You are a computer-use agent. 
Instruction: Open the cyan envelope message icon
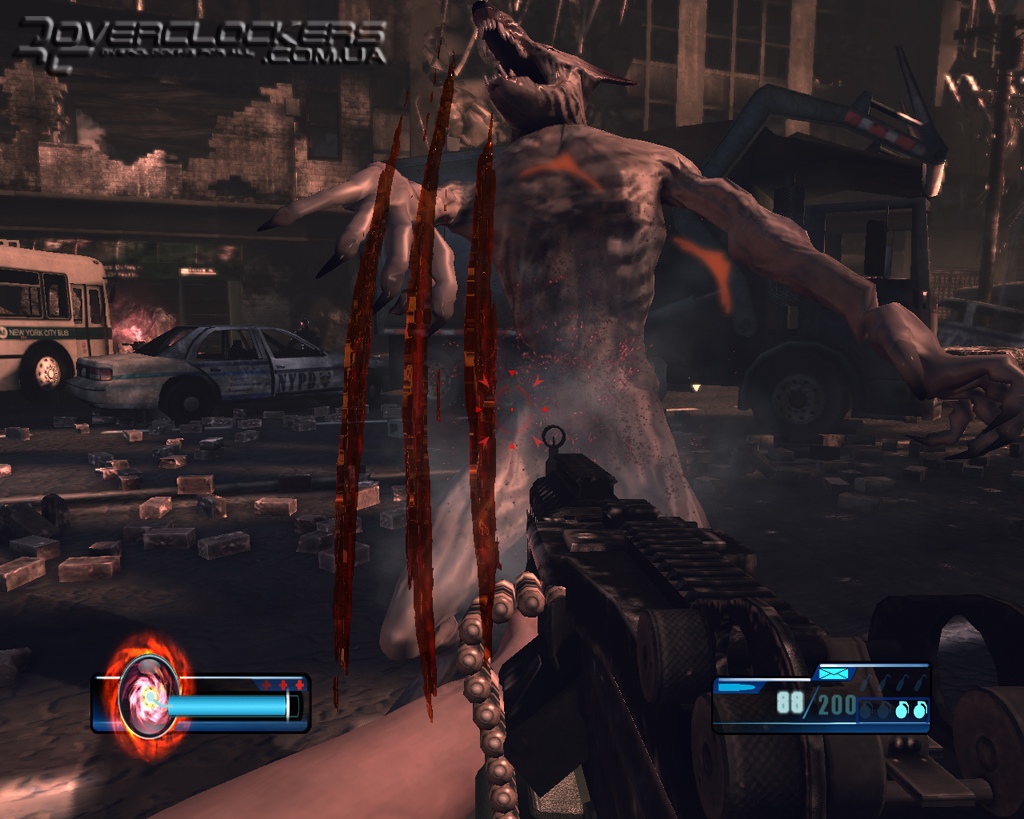(x=832, y=674)
